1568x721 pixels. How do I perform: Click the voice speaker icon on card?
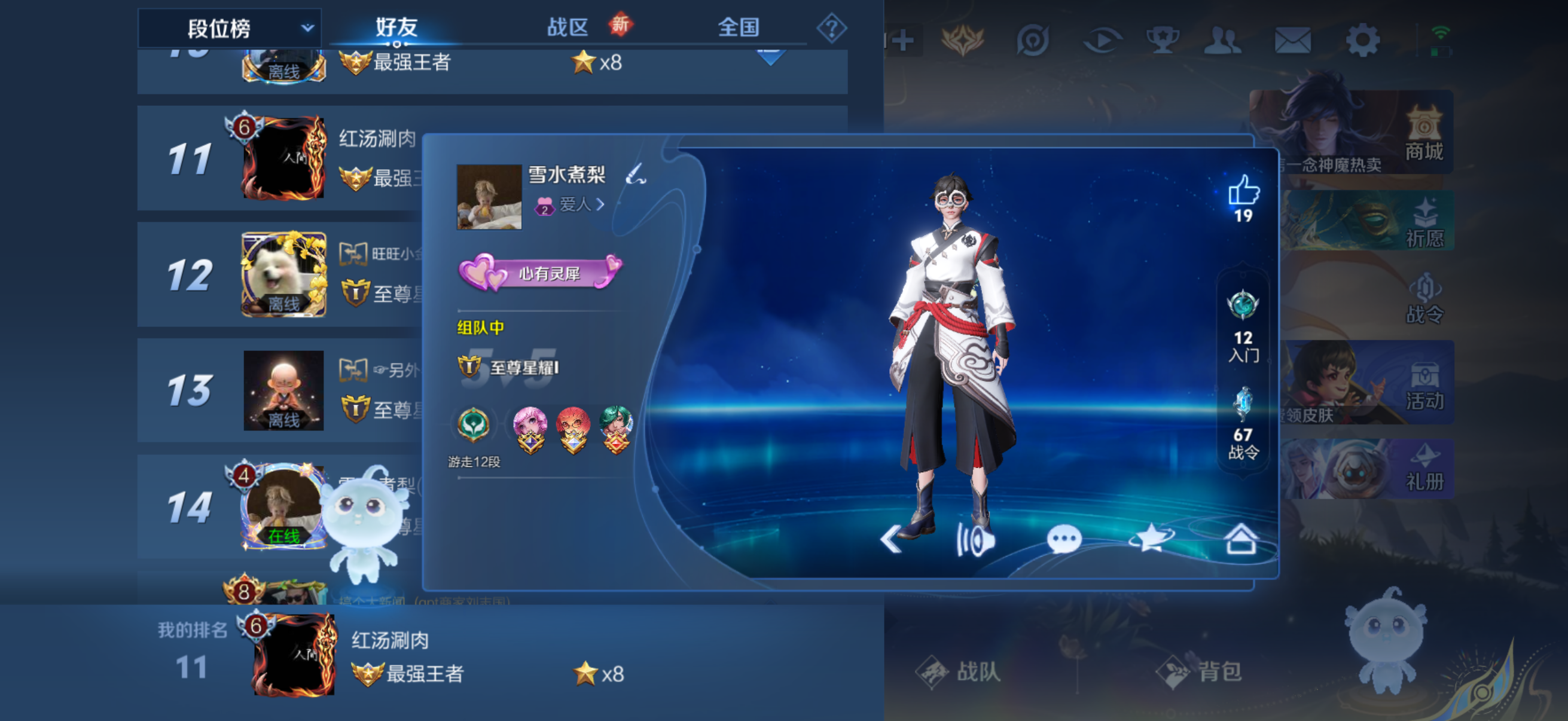[975, 539]
